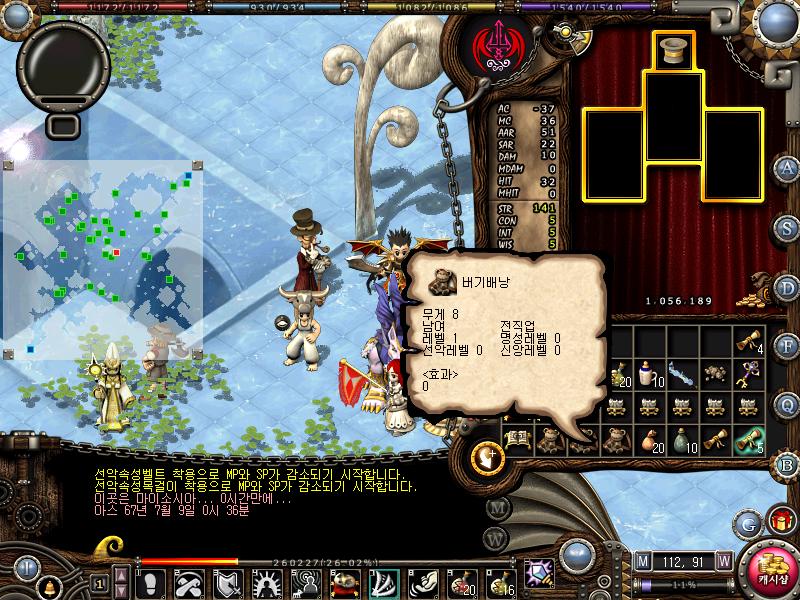Click the gold crescent moon plus button
Viewport: 800px width, 600px height.
(x=488, y=457)
